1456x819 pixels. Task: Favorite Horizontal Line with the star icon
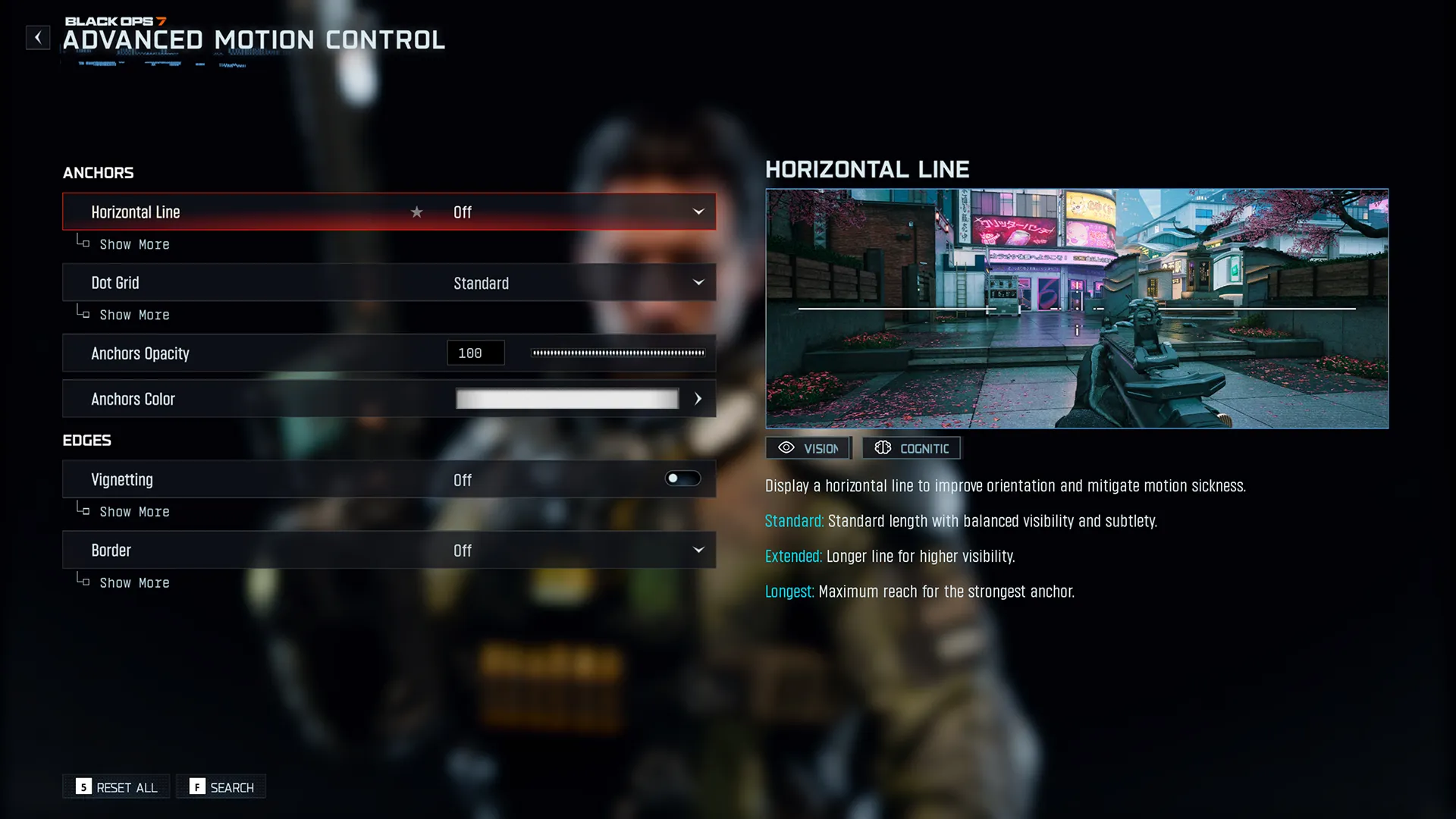pos(416,212)
